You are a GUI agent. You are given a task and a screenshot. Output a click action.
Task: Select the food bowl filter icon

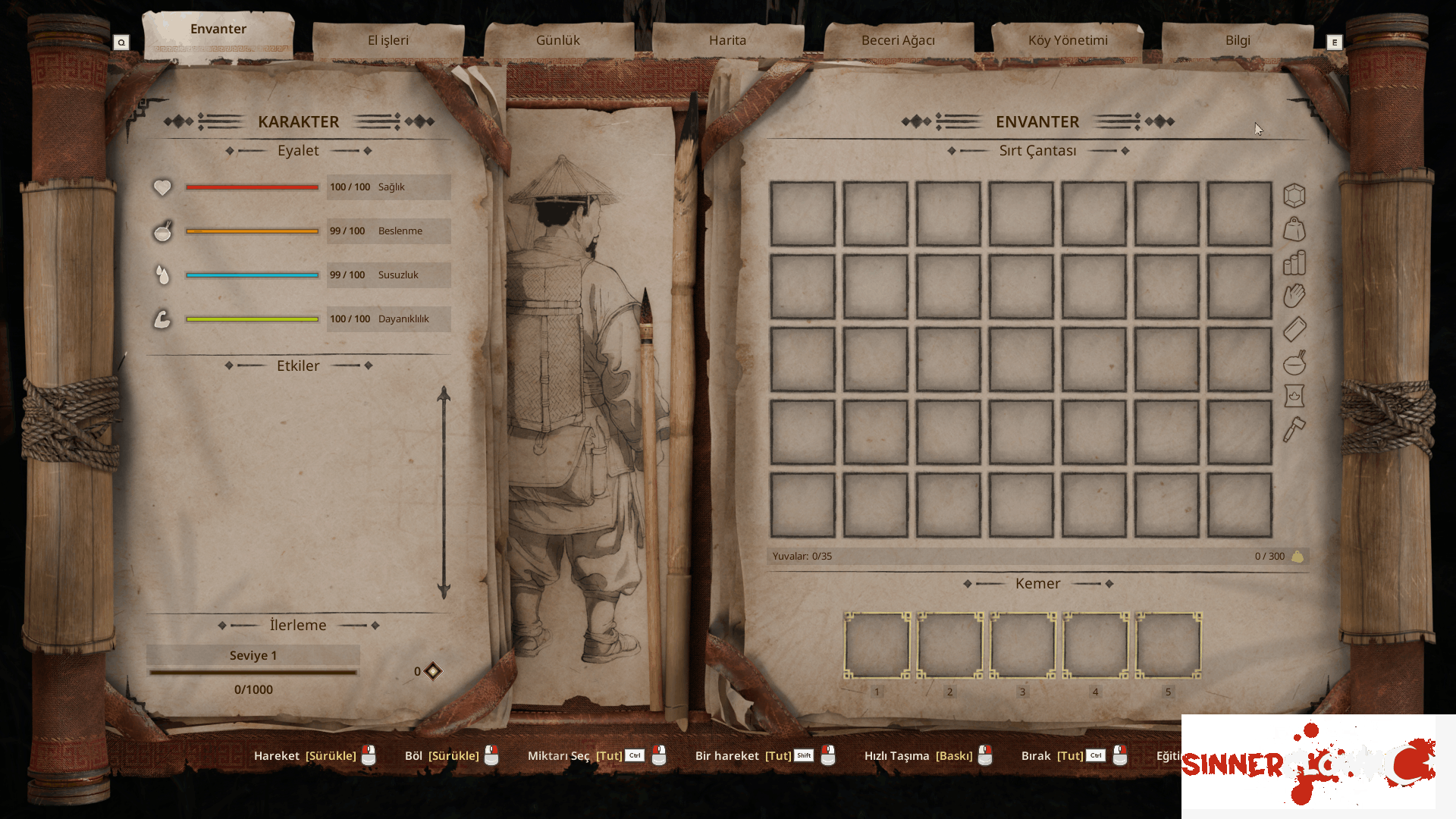[x=1294, y=364]
